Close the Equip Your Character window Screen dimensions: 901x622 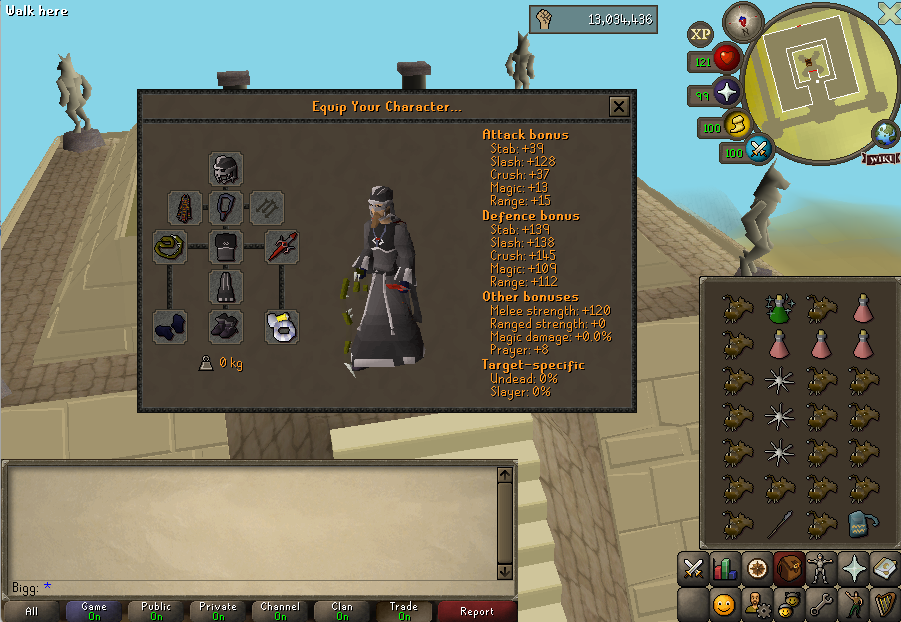point(619,106)
